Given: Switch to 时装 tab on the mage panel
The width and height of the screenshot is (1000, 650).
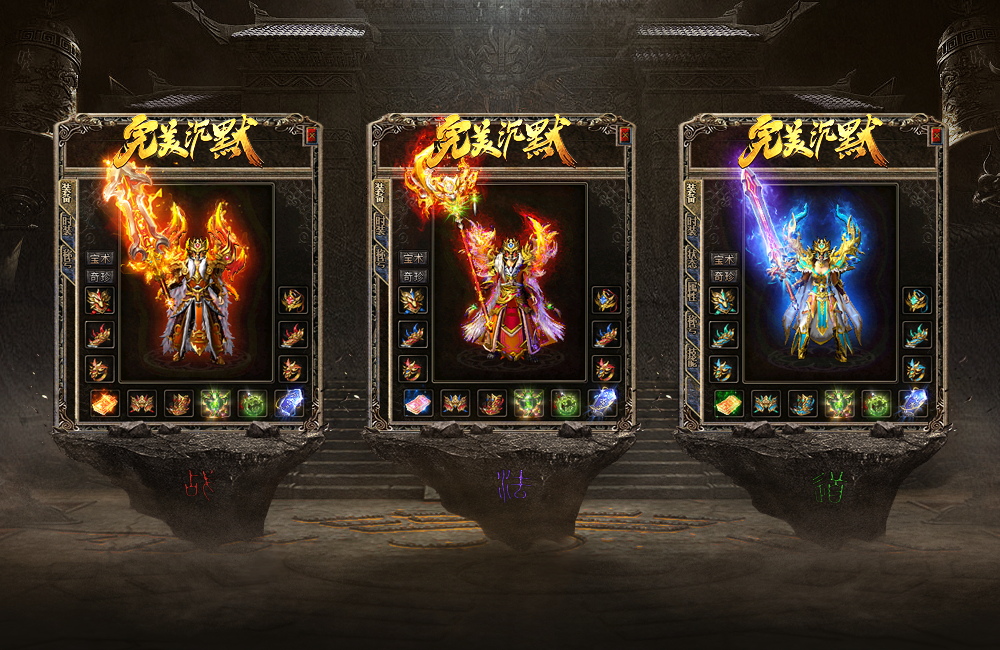Looking at the screenshot, I should pos(381,227).
